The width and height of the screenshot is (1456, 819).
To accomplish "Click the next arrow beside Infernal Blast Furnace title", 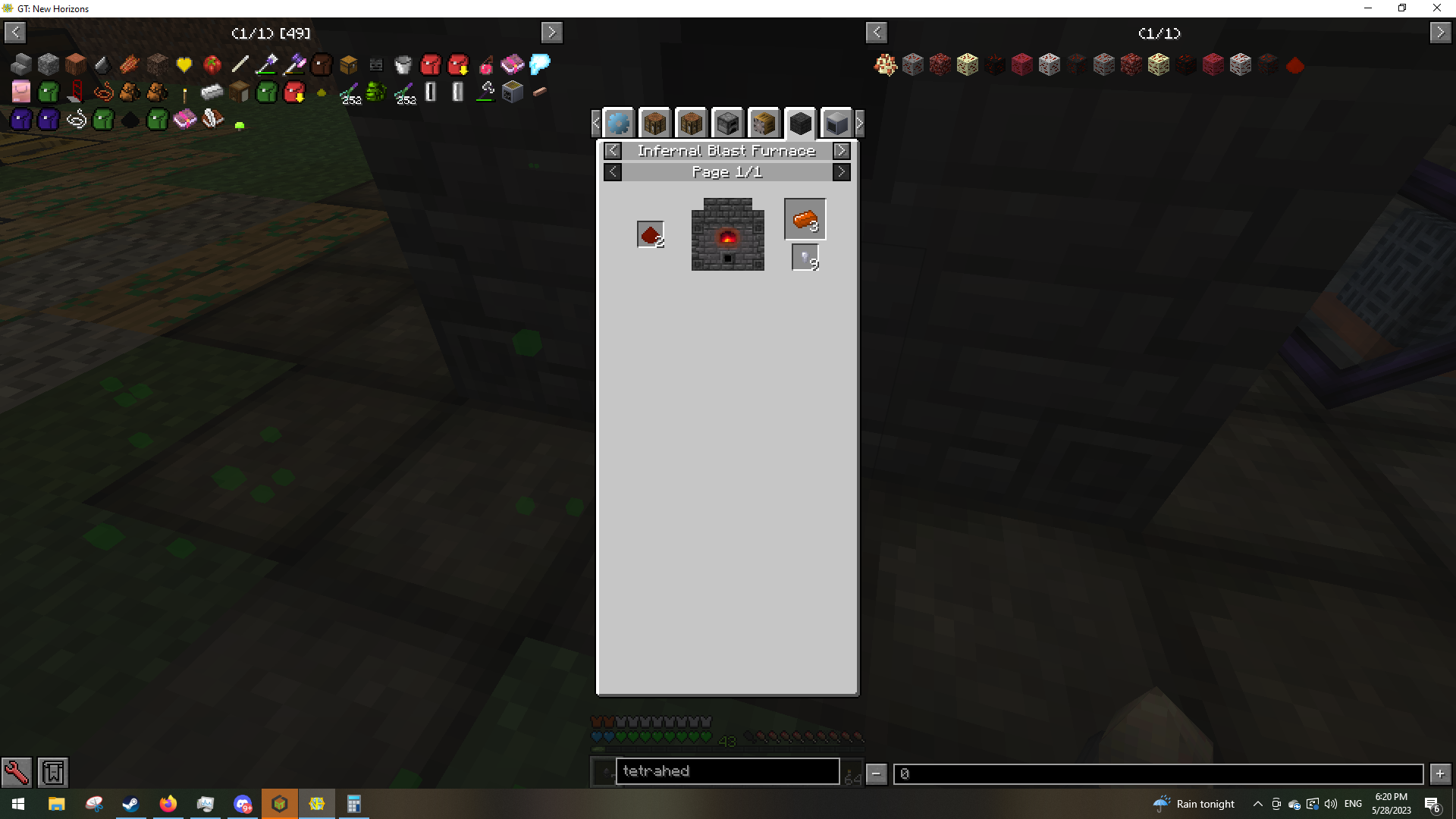I will click(x=842, y=150).
